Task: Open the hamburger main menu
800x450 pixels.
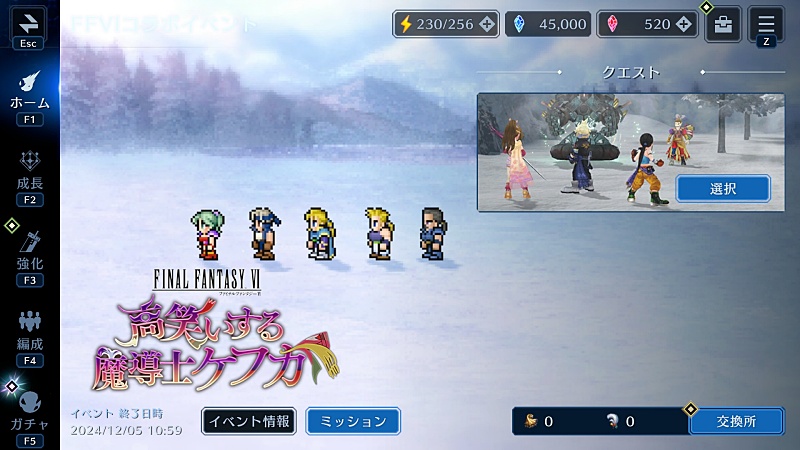Action: [x=766, y=22]
